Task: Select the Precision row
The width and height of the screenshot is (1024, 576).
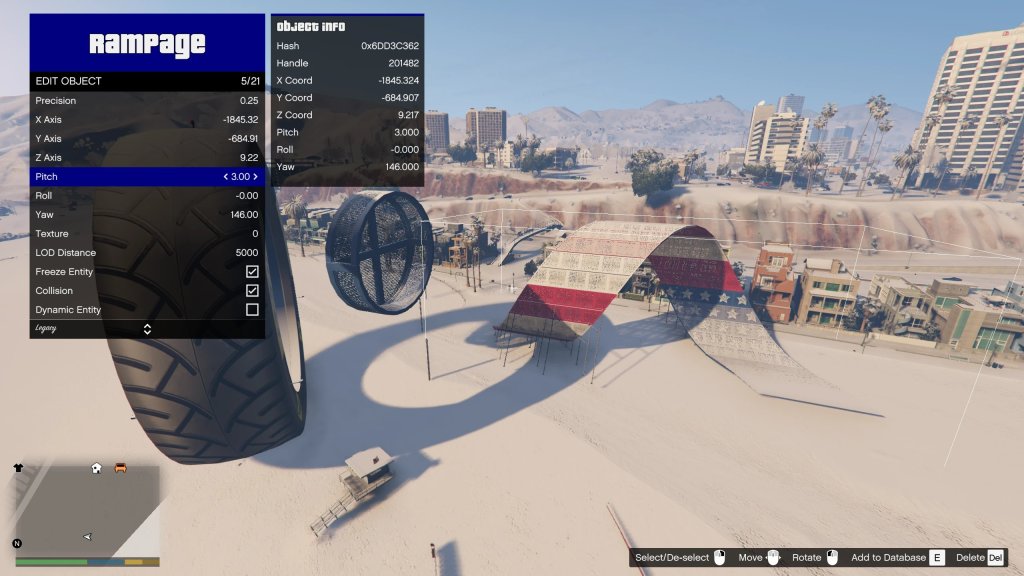Action: pos(147,101)
